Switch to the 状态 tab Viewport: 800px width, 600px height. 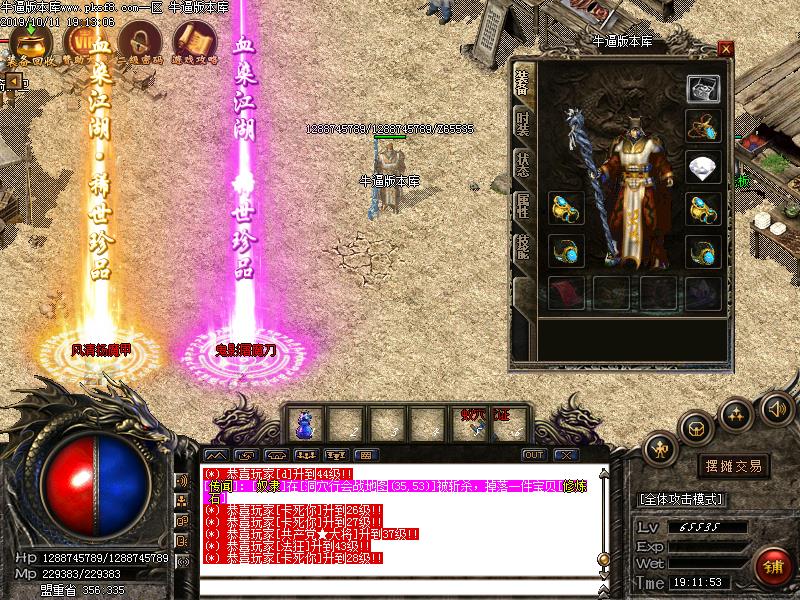click(522, 166)
